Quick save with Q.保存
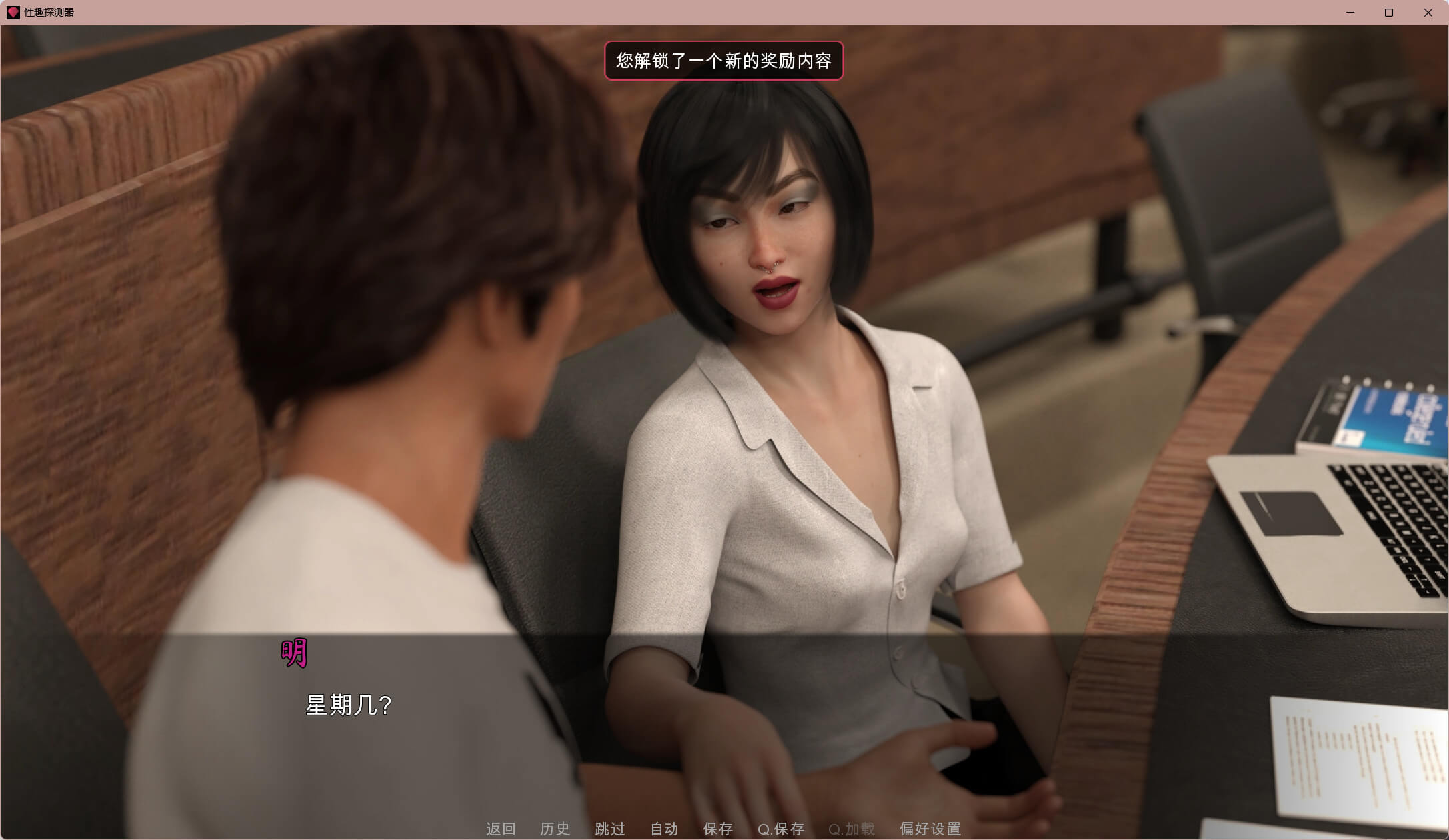 click(x=781, y=829)
